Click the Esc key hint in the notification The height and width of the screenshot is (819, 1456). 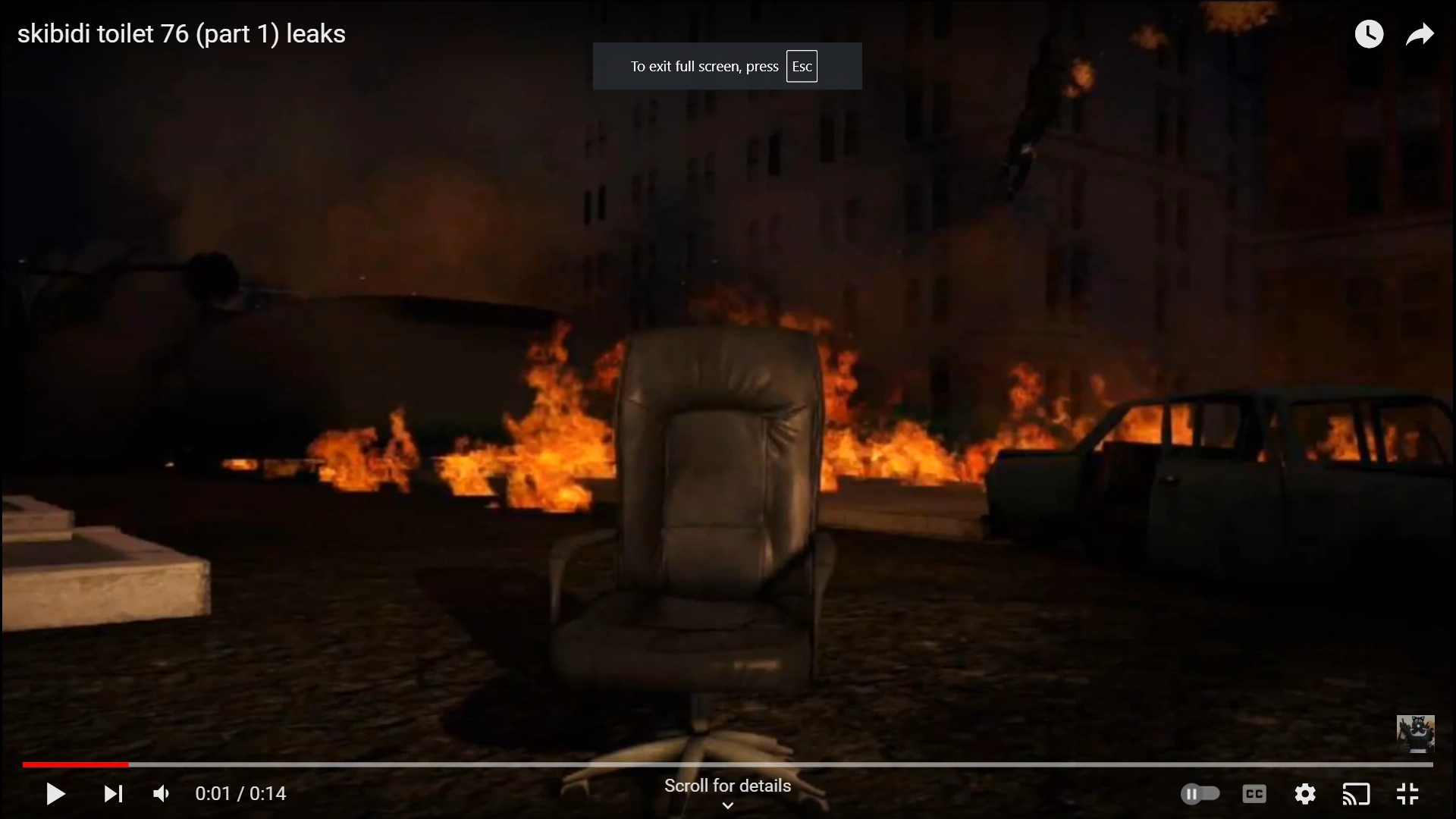tap(802, 66)
